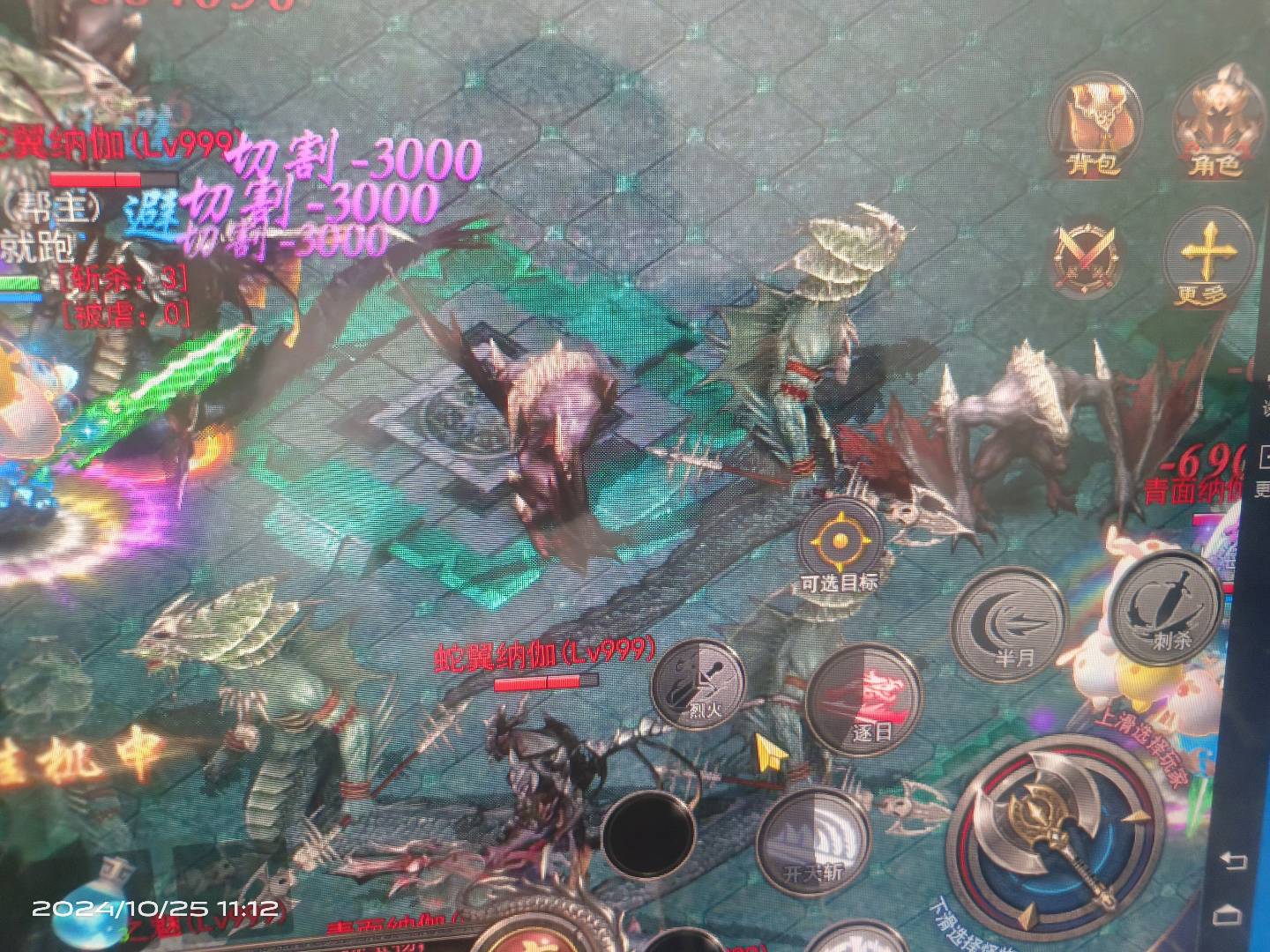Tap the crossed swords combat icon
This screenshot has height=952, width=1270.
[x=1087, y=256]
